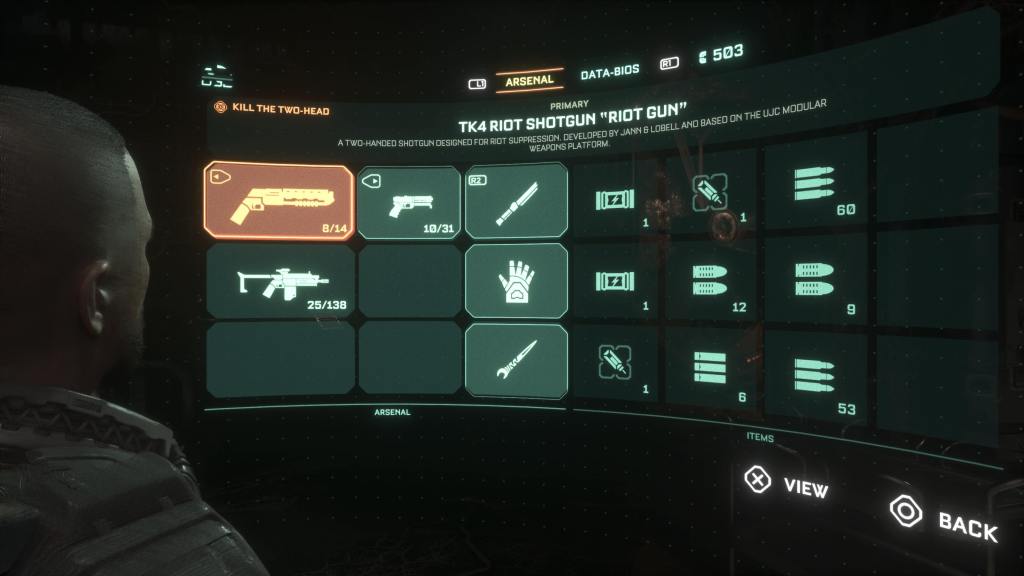
Task: Pick the stun baton slot
Action: point(516,199)
